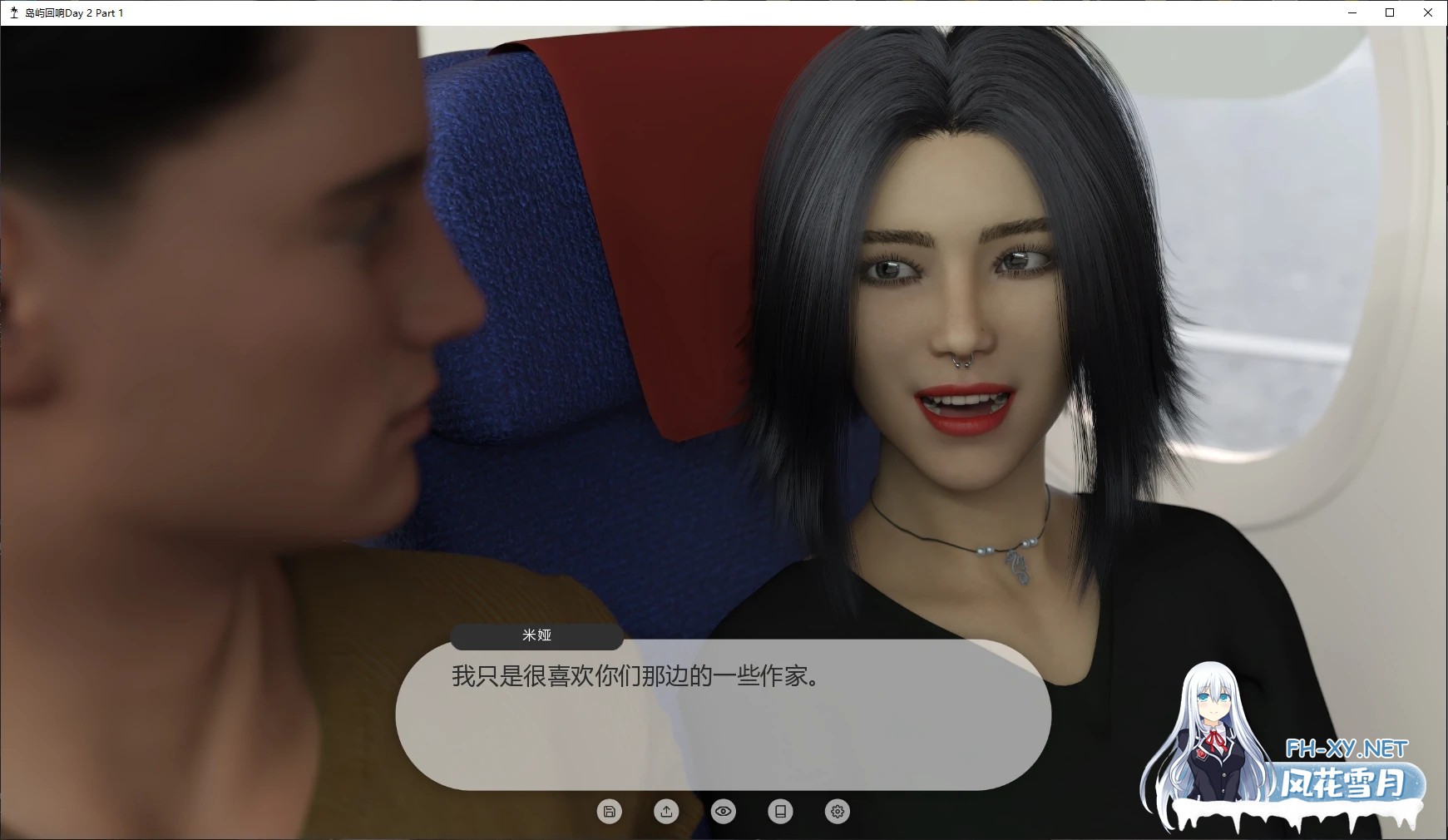Minimize the game window
The image size is (1448, 840).
pyautogui.click(x=1352, y=12)
